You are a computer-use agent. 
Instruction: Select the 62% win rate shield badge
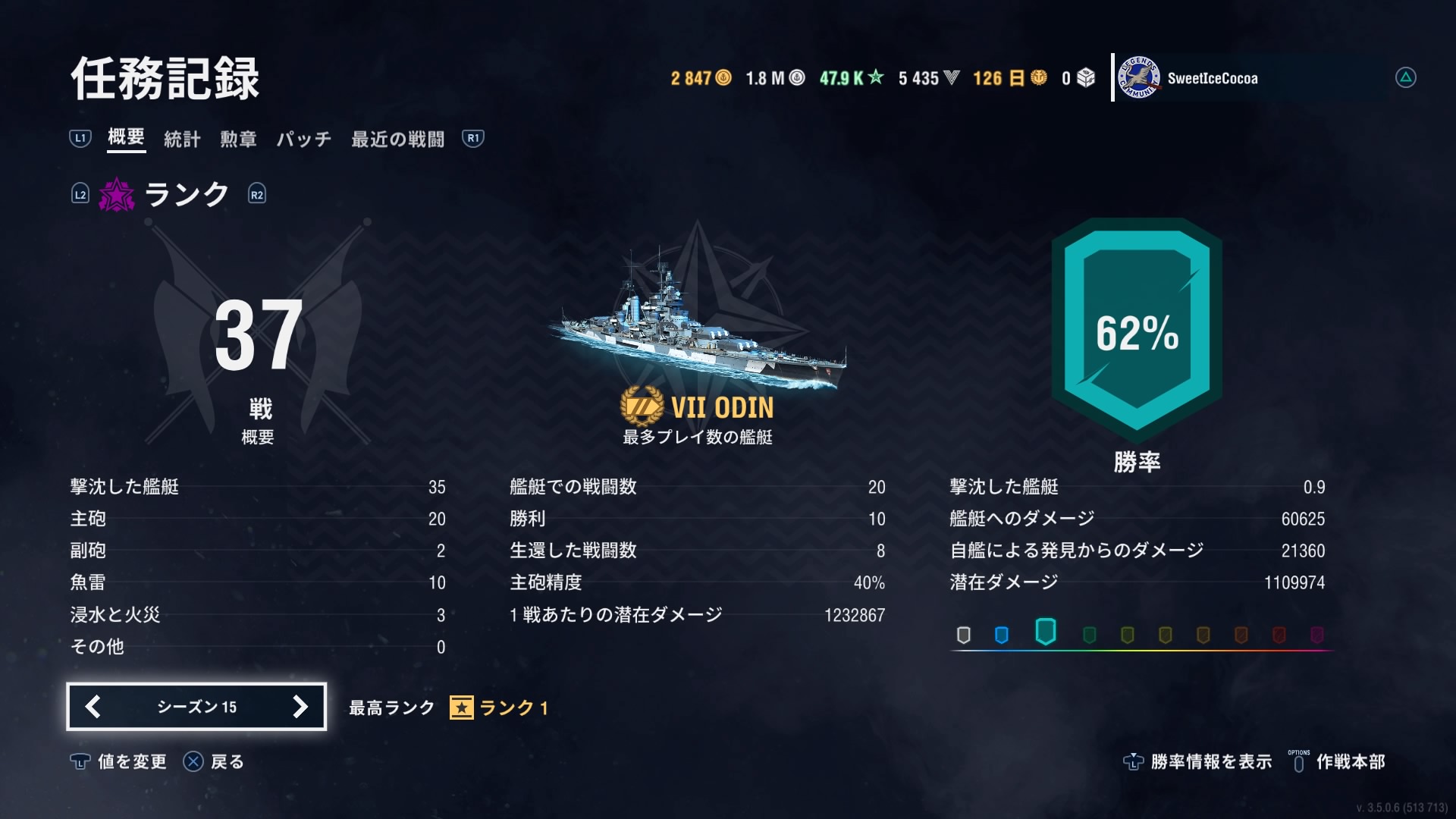point(1136,332)
